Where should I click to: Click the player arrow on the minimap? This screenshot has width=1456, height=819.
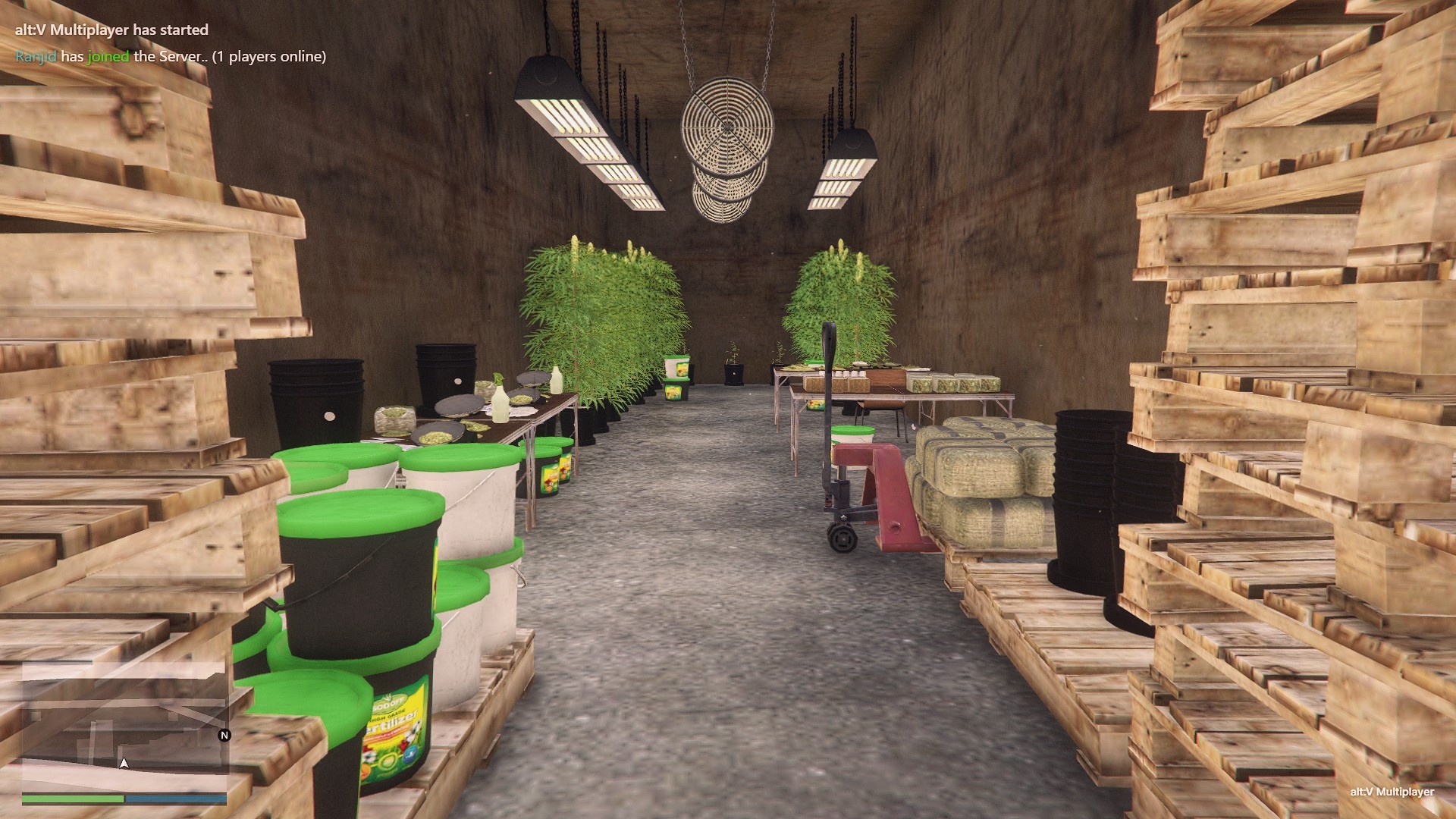[124, 763]
